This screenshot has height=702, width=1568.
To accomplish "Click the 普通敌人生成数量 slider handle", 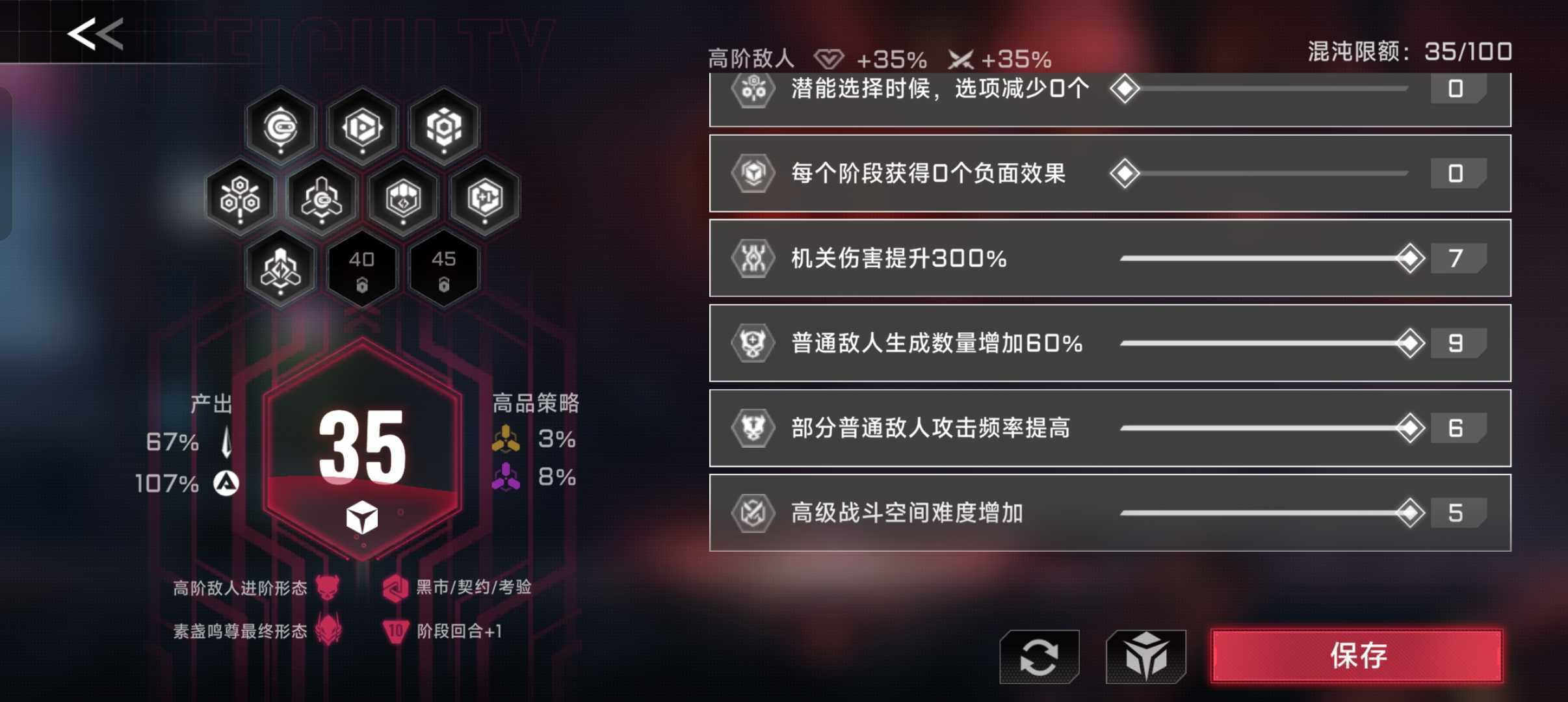I will coord(1409,343).
